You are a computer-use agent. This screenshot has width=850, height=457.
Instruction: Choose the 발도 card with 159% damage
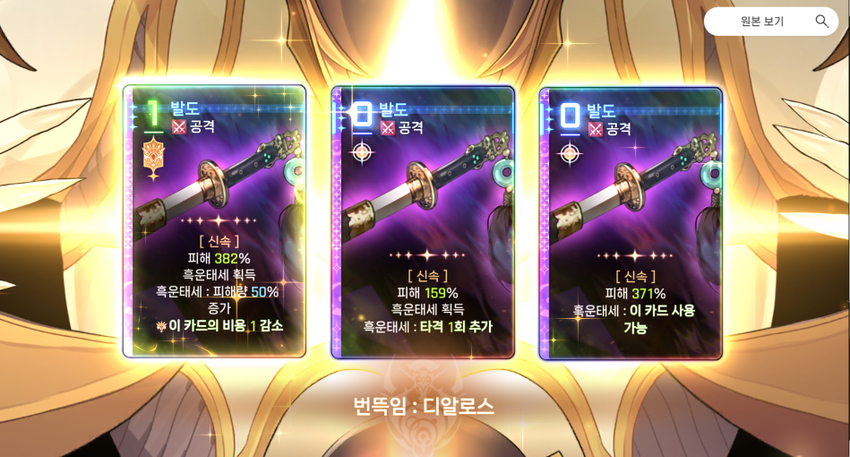point(423,222)
